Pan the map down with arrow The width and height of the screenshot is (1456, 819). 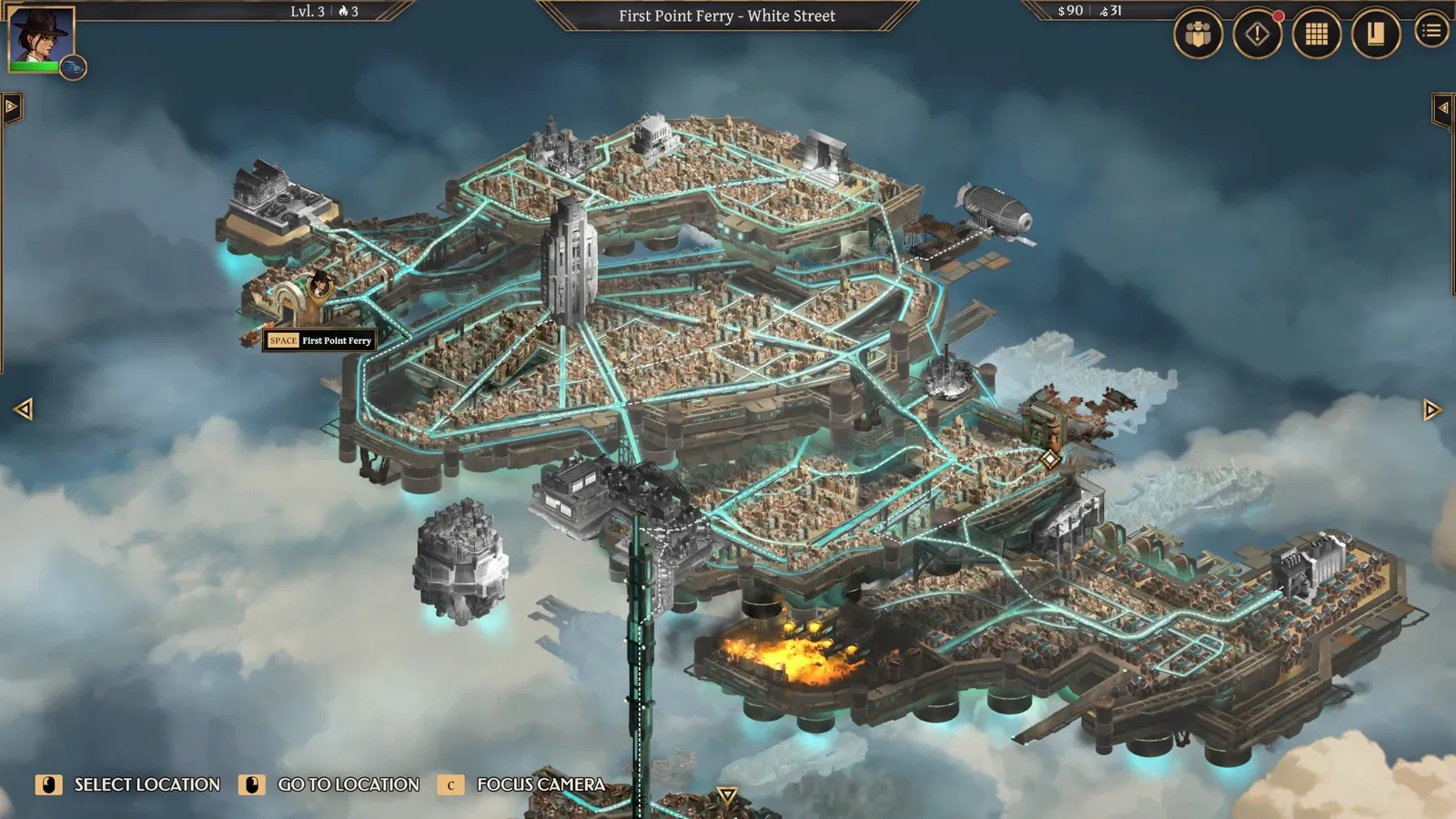(x=726, y=796)
